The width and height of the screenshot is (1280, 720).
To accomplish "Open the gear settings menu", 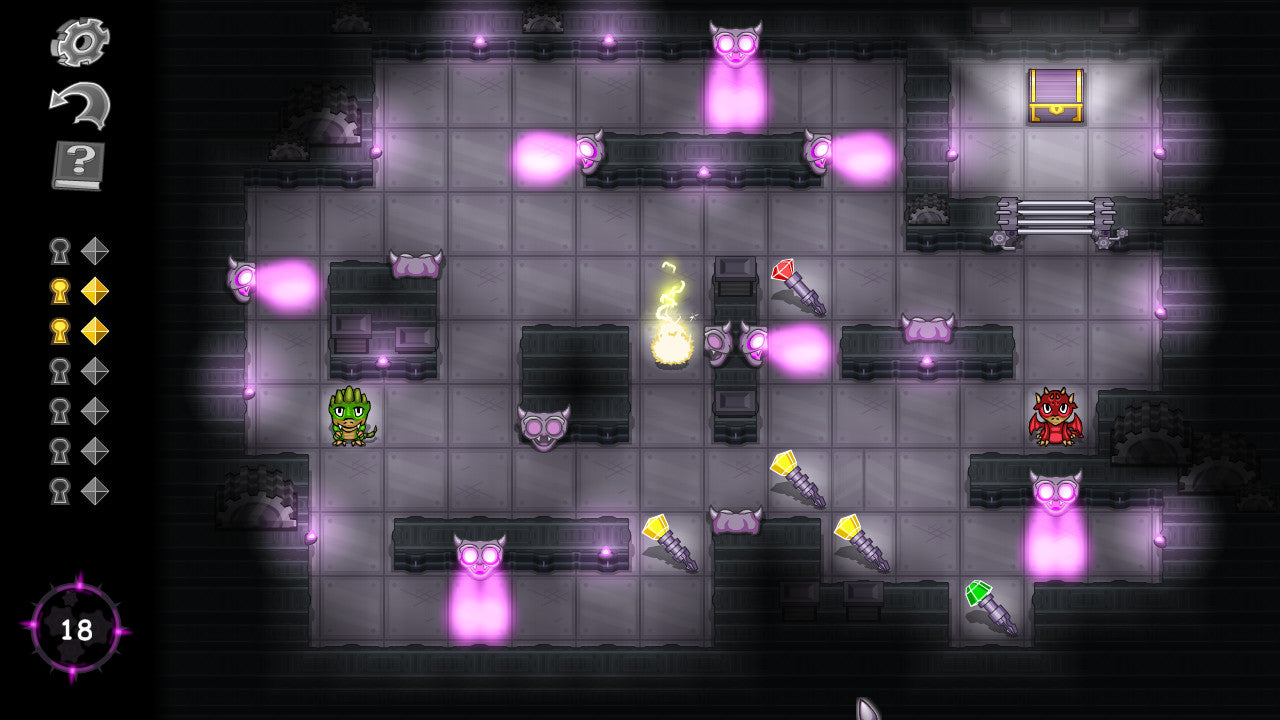I will pos(80,41).
